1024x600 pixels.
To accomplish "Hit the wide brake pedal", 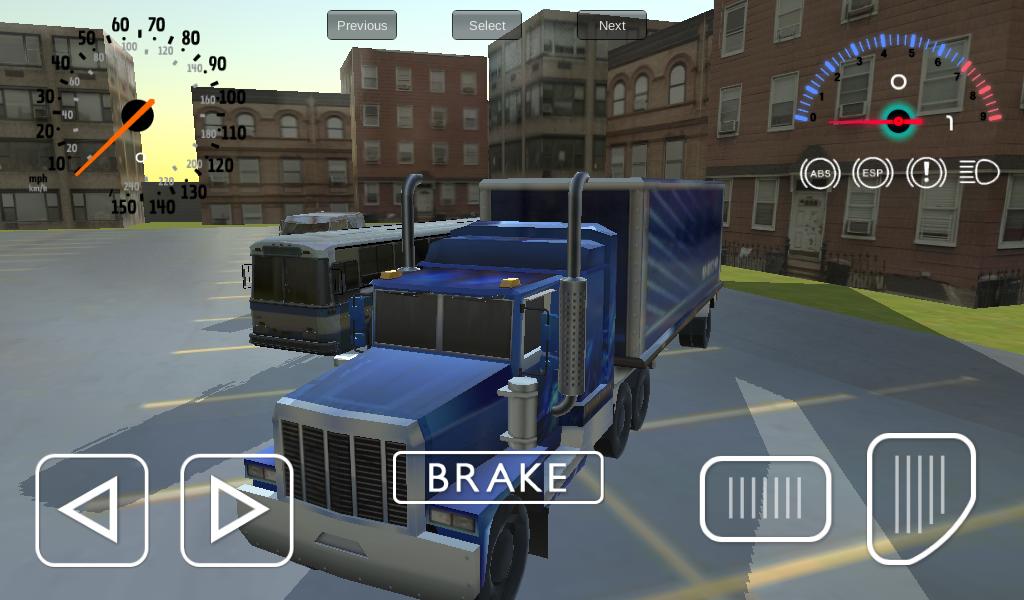I will click(765, 498).
